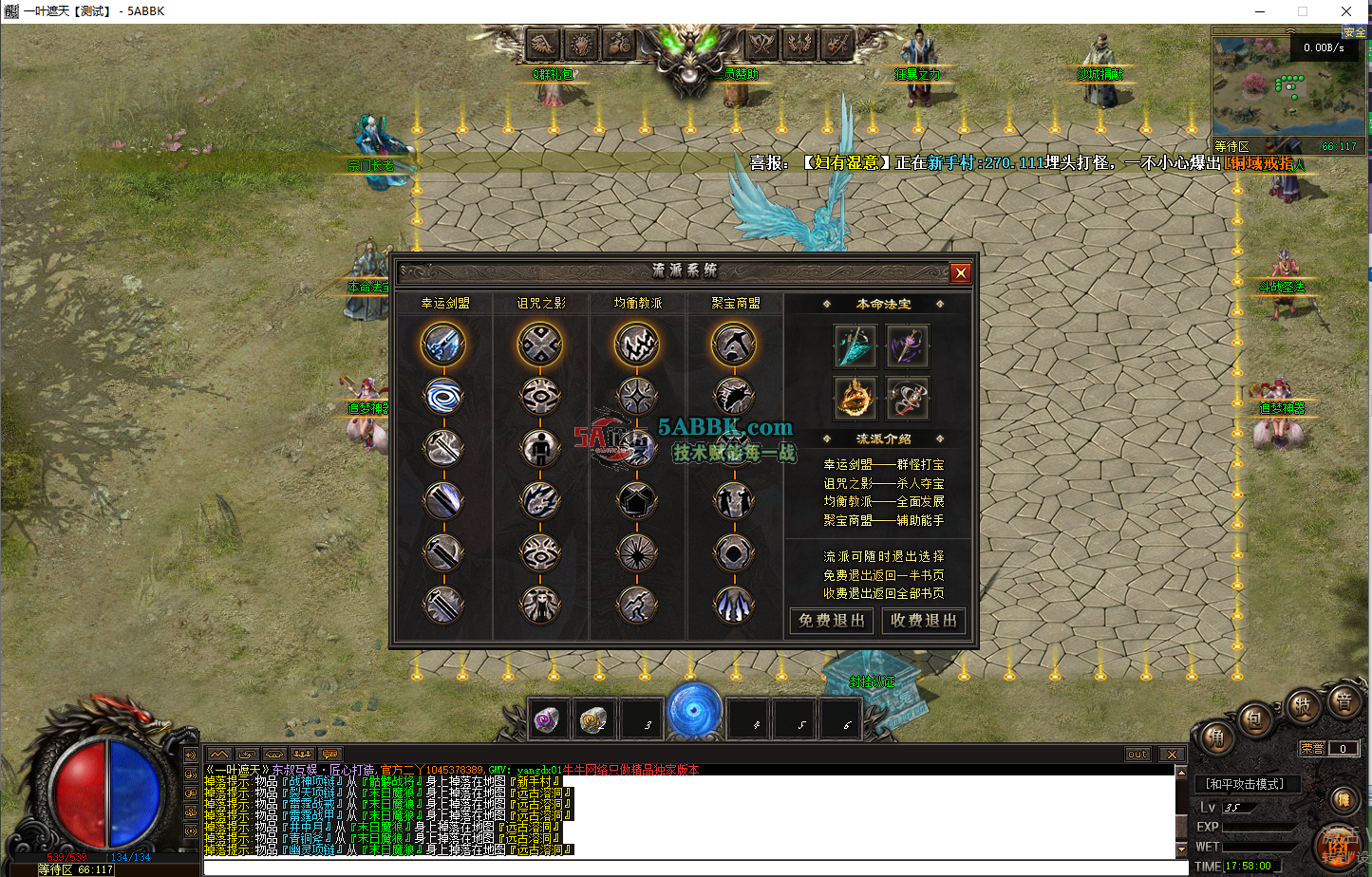
Task: Click the purple whip treasure in 本命法宝
Action: pyautogui.click(x=908, y=346)
